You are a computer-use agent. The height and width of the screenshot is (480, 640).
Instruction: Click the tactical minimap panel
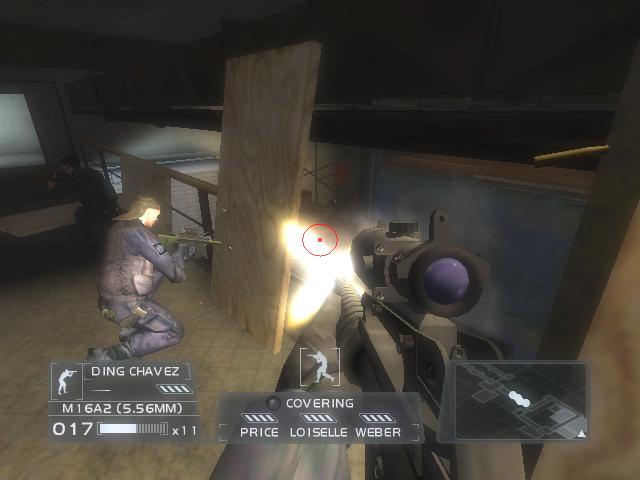[519, 402]
